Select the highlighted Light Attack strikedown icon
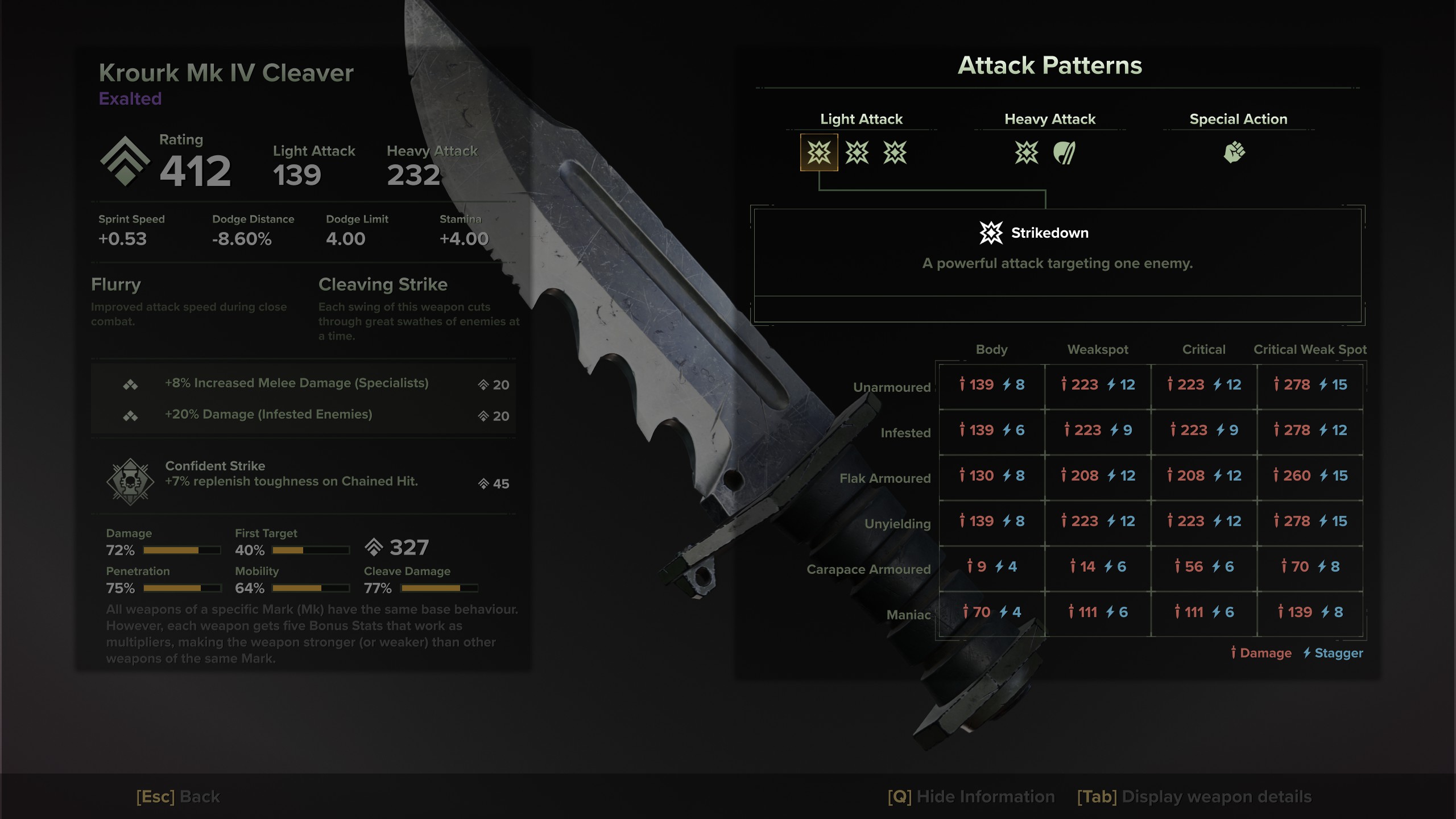The height and width of the screenshot is (819, 1456). click(819, 152)
